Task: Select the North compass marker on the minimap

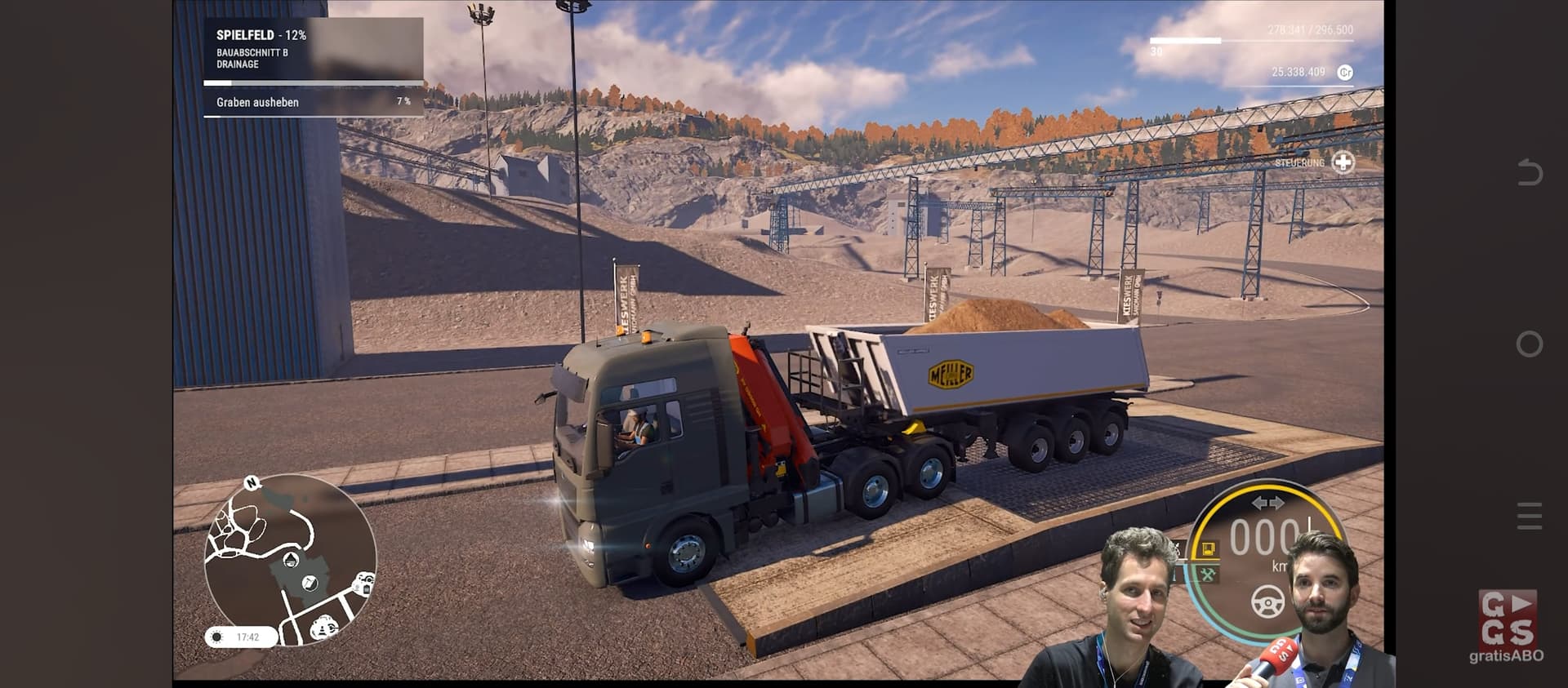Action: click(x=252, y=483)
